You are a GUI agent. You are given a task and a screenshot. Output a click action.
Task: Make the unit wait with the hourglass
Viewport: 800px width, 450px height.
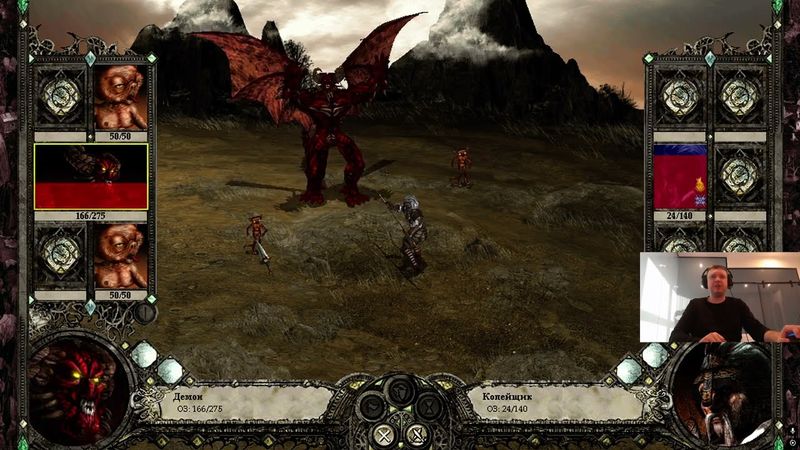click(x=428, y=405)
